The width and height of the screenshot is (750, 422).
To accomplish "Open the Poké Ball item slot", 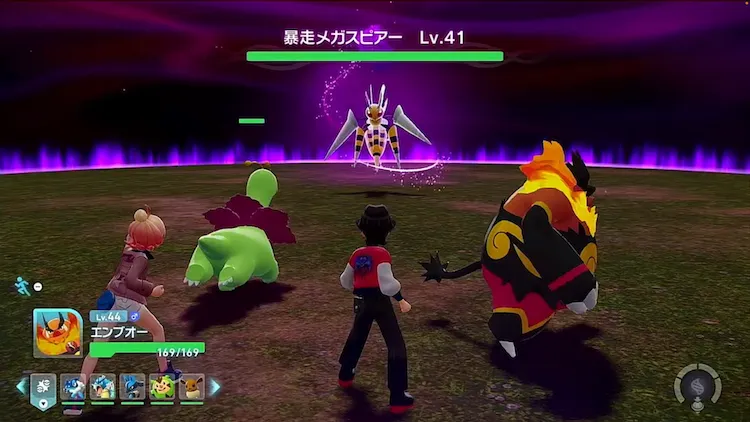I will click(x=44, y=387).
